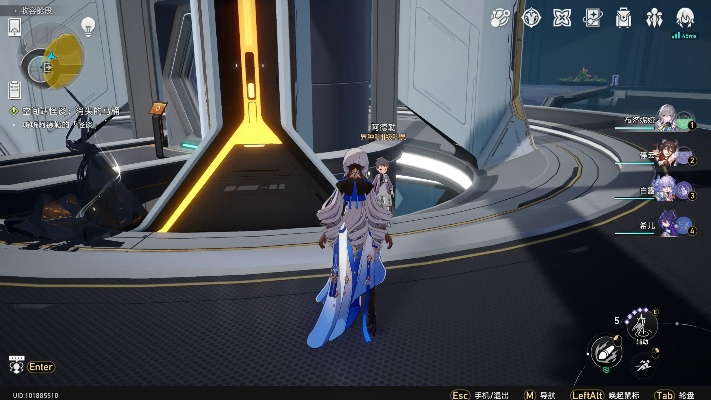Select the tracked mission objective text
711x400 pixels.
pos(68,111)
